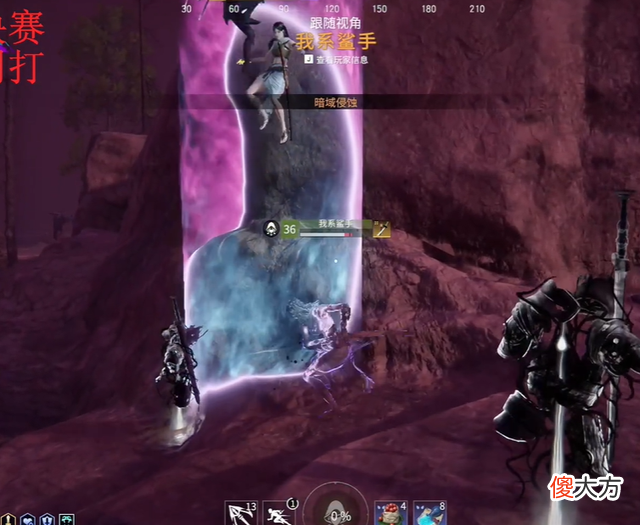640x525 pixels.
Task: Use the red consumable item with count 4
Action: pyautogui.click(x=390, y=512)
